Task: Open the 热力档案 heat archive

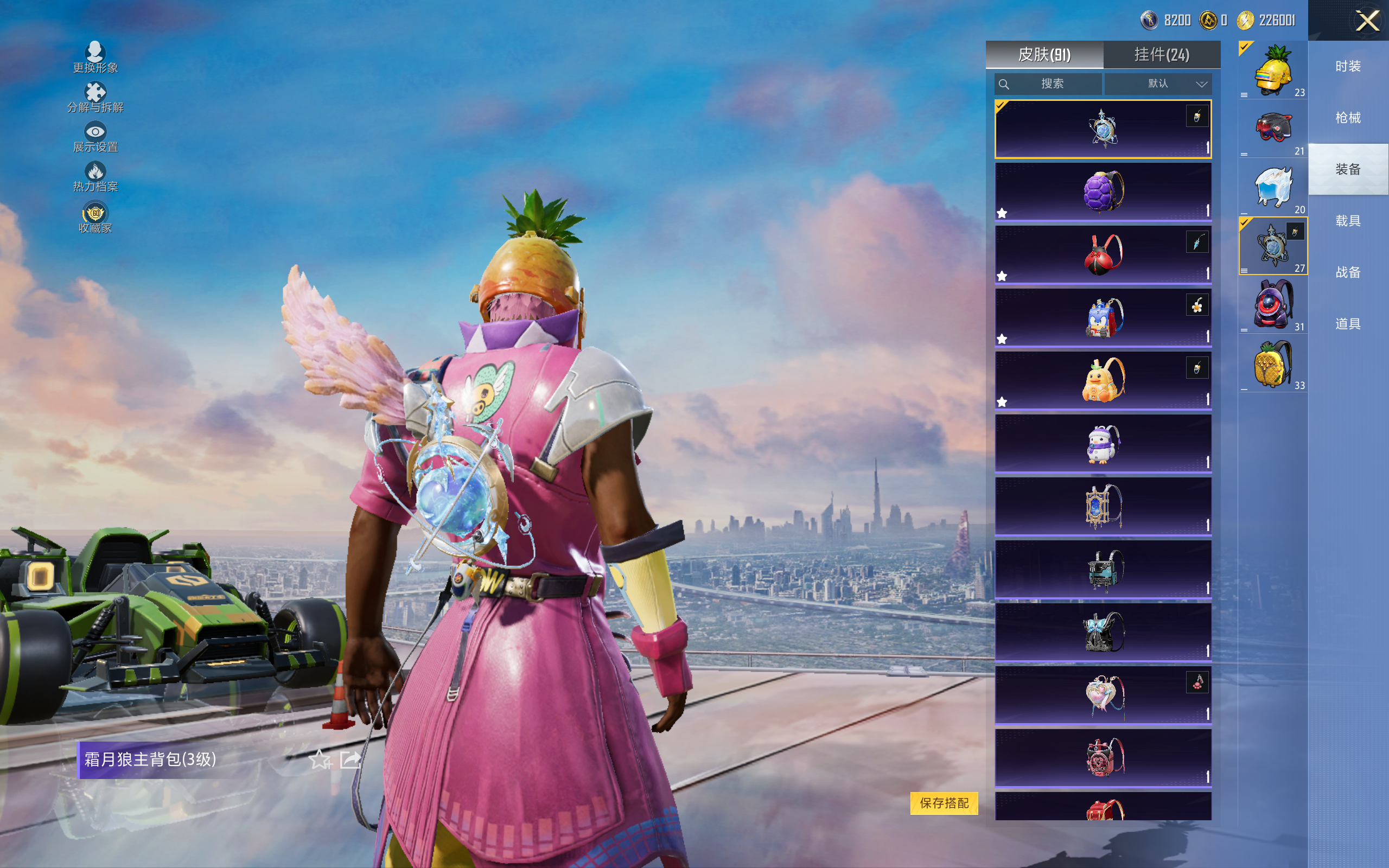Action: (95, 177)
